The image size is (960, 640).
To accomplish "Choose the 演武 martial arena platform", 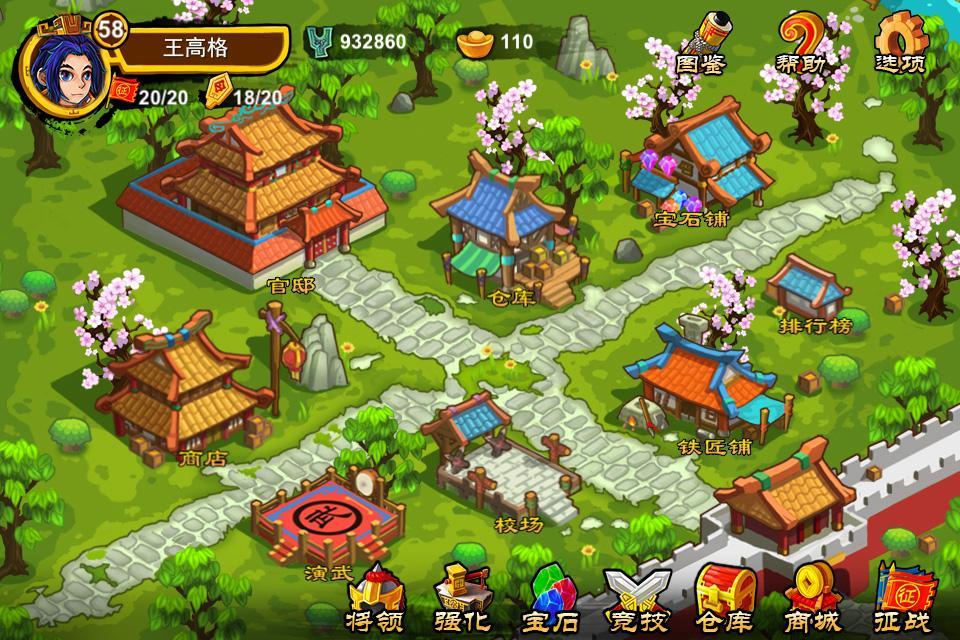I will [x=328, y=522].
